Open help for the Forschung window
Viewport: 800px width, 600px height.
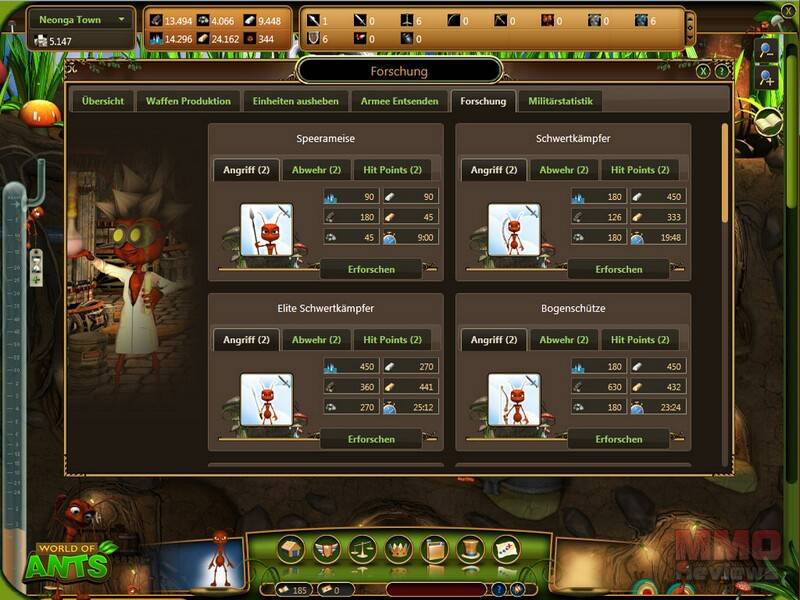[721, 71]
